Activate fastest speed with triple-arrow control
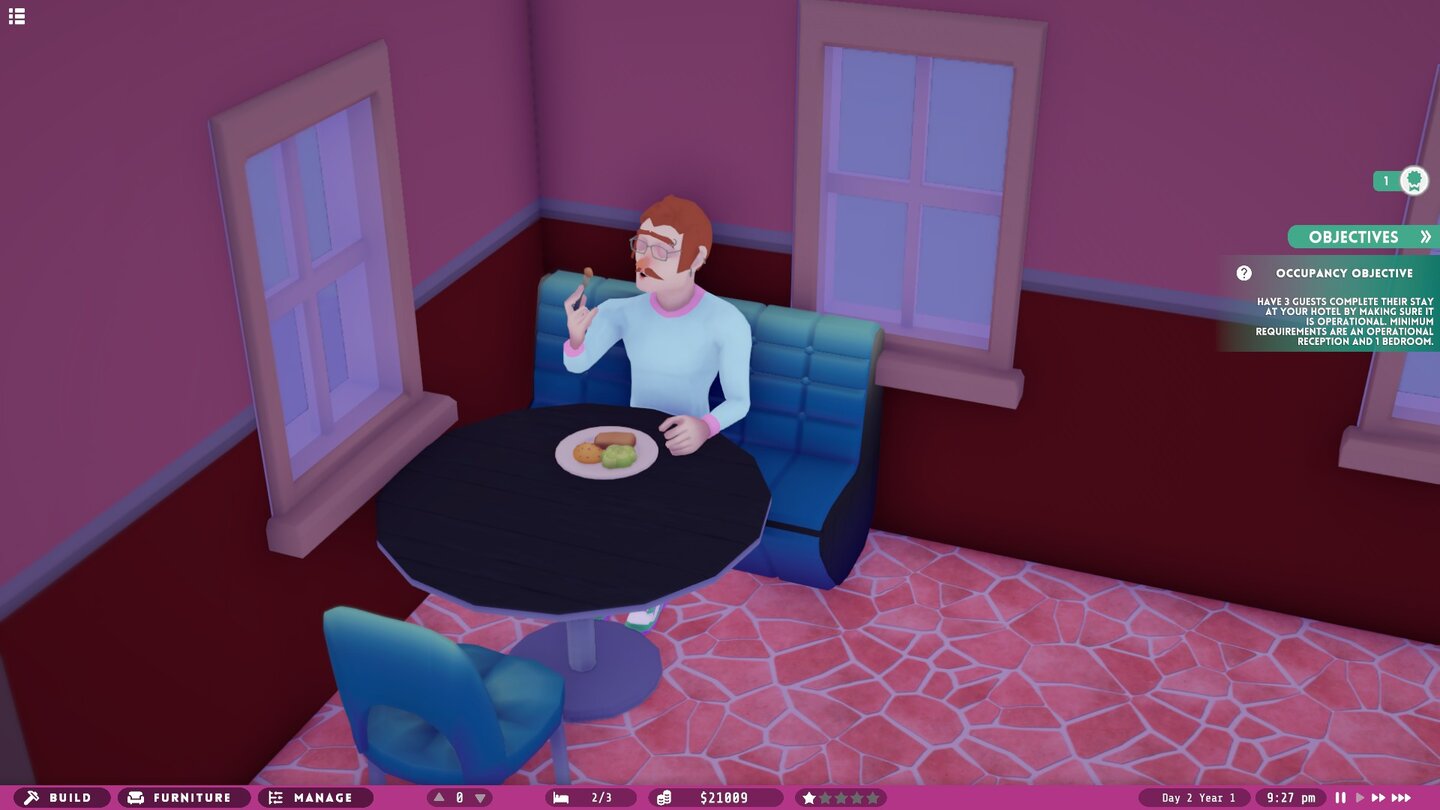Viewport: 1440px width, 810px height. (x=1400, y=796)
